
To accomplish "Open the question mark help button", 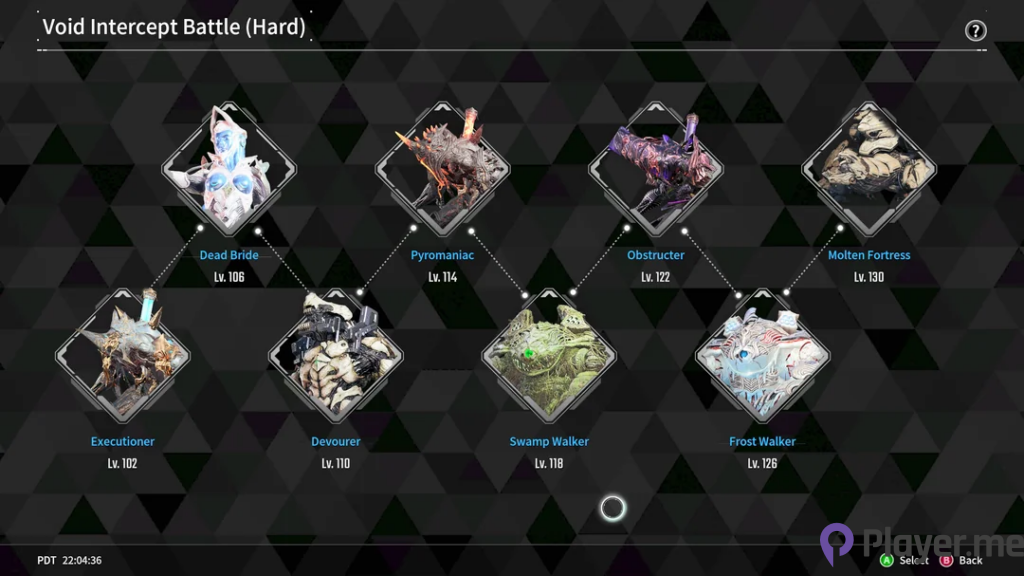I will (x=975, y=31).
